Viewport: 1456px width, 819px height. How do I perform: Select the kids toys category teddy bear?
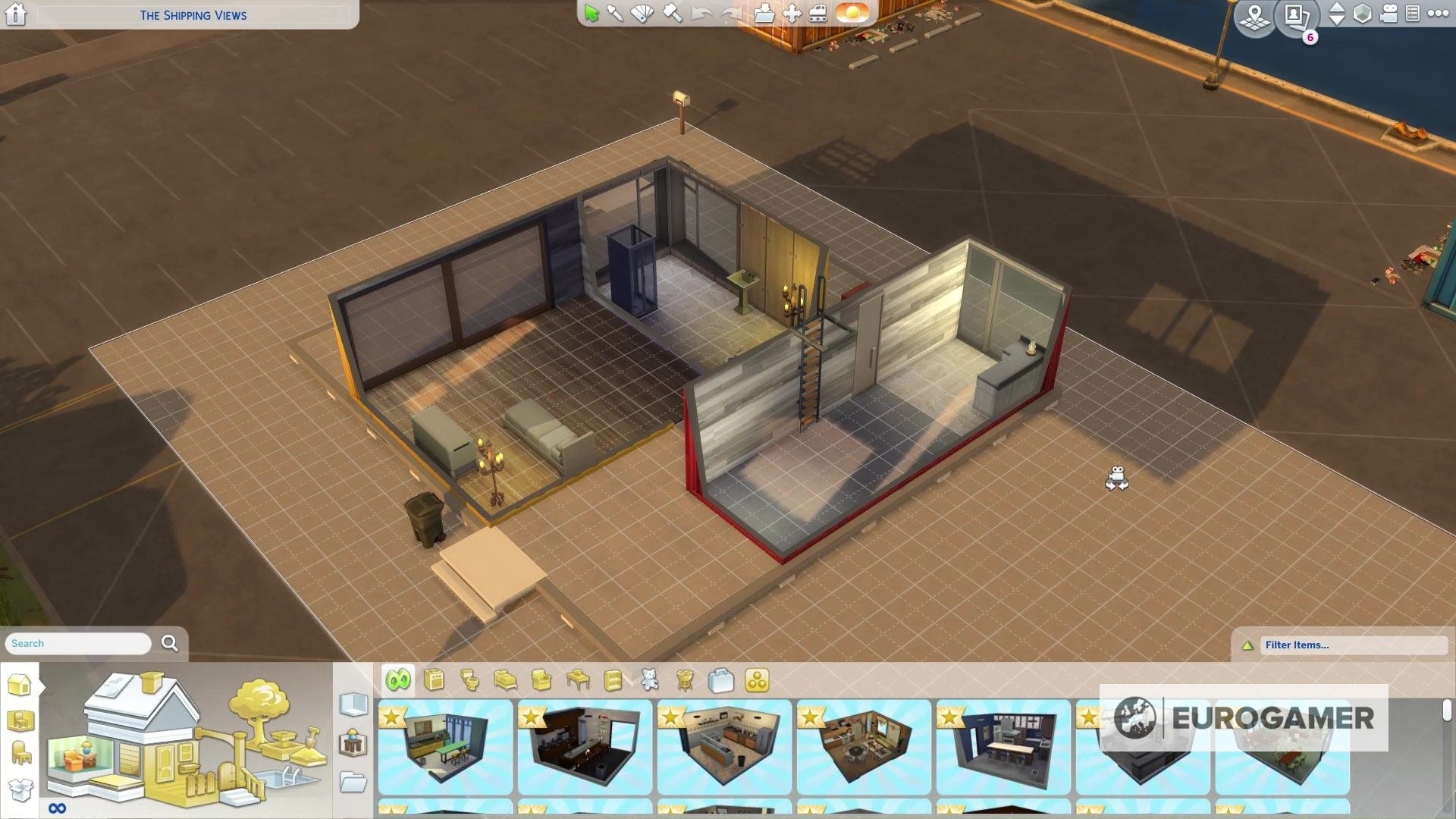point(649,680)
